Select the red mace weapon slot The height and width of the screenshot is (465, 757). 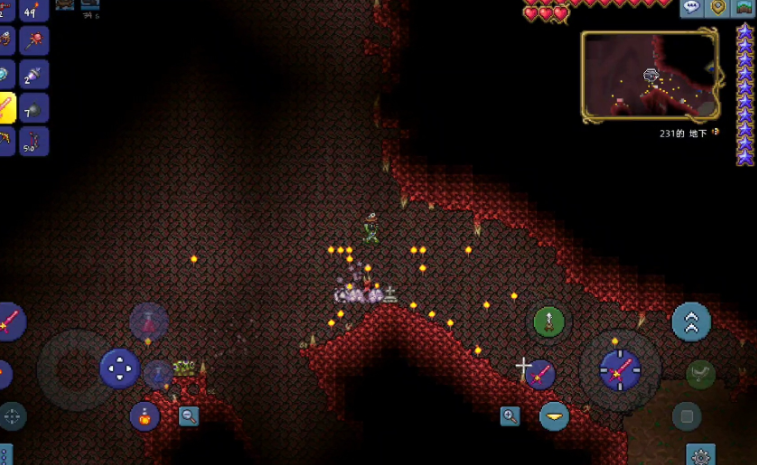(x=33, y=40)
